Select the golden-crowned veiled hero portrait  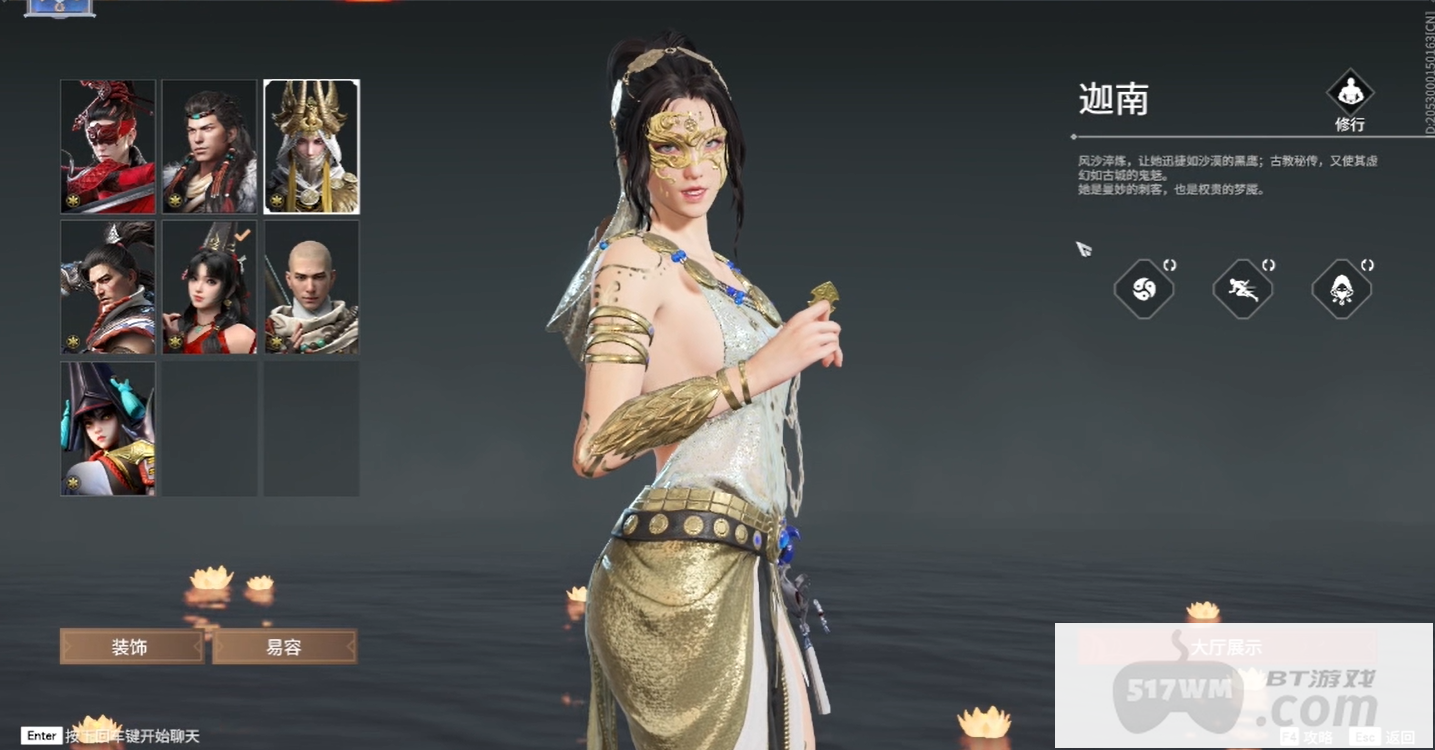pyautogui.click(x=312, y=147)
